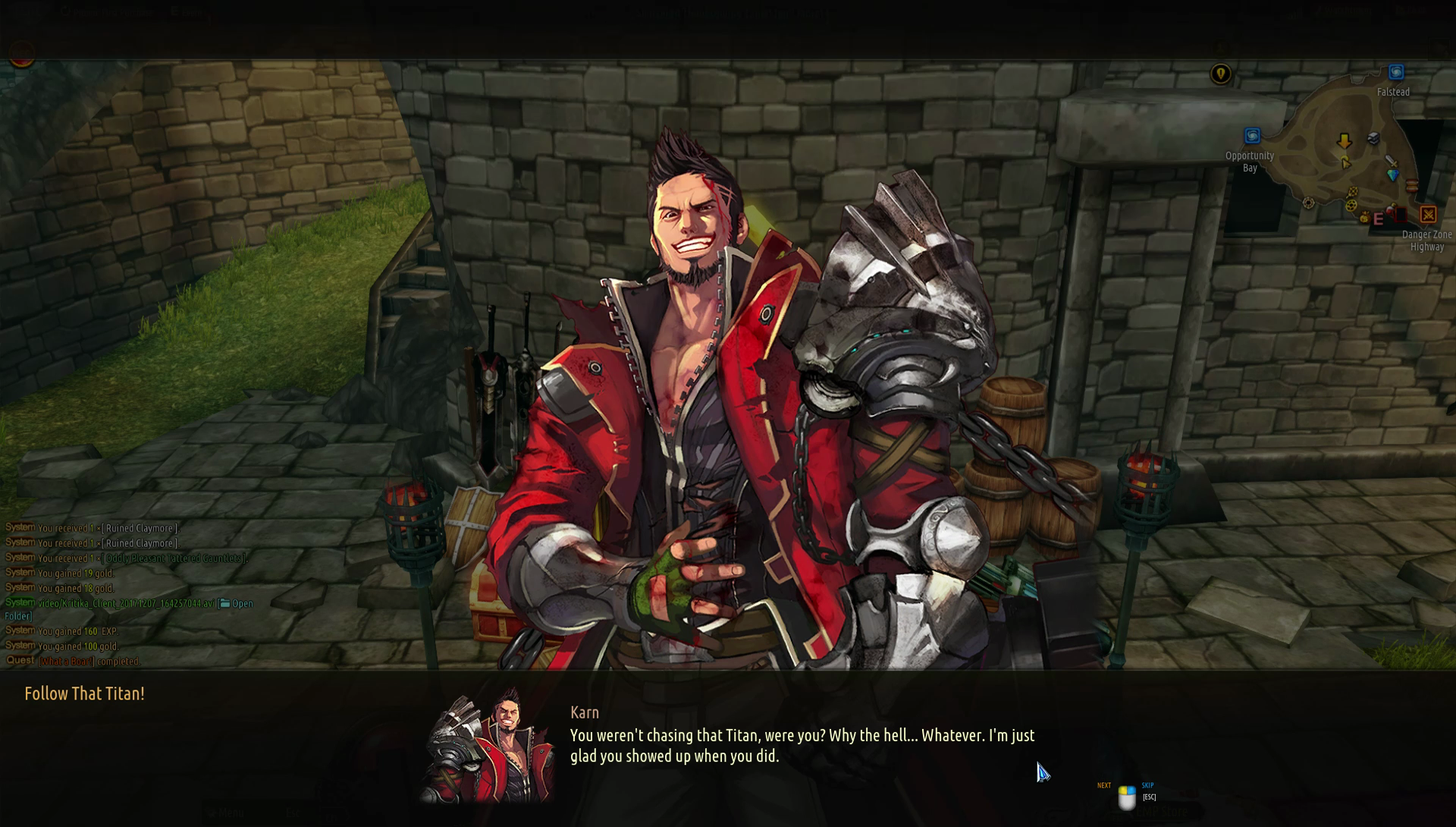Click Karn's portrait thumbnail in dialogue box

tap(488, 746)
